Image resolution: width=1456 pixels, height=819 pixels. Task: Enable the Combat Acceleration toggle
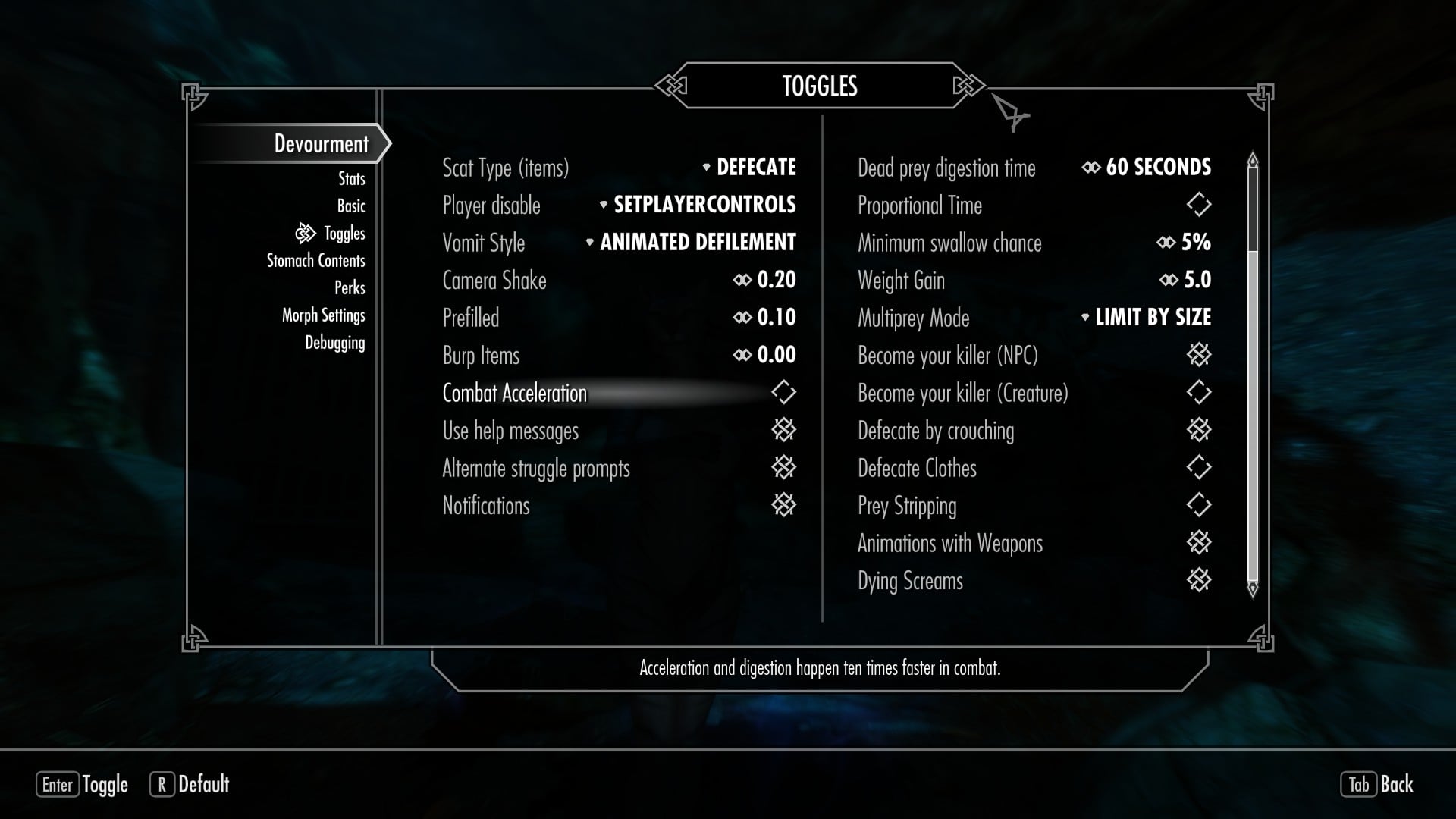coord(783,392)
